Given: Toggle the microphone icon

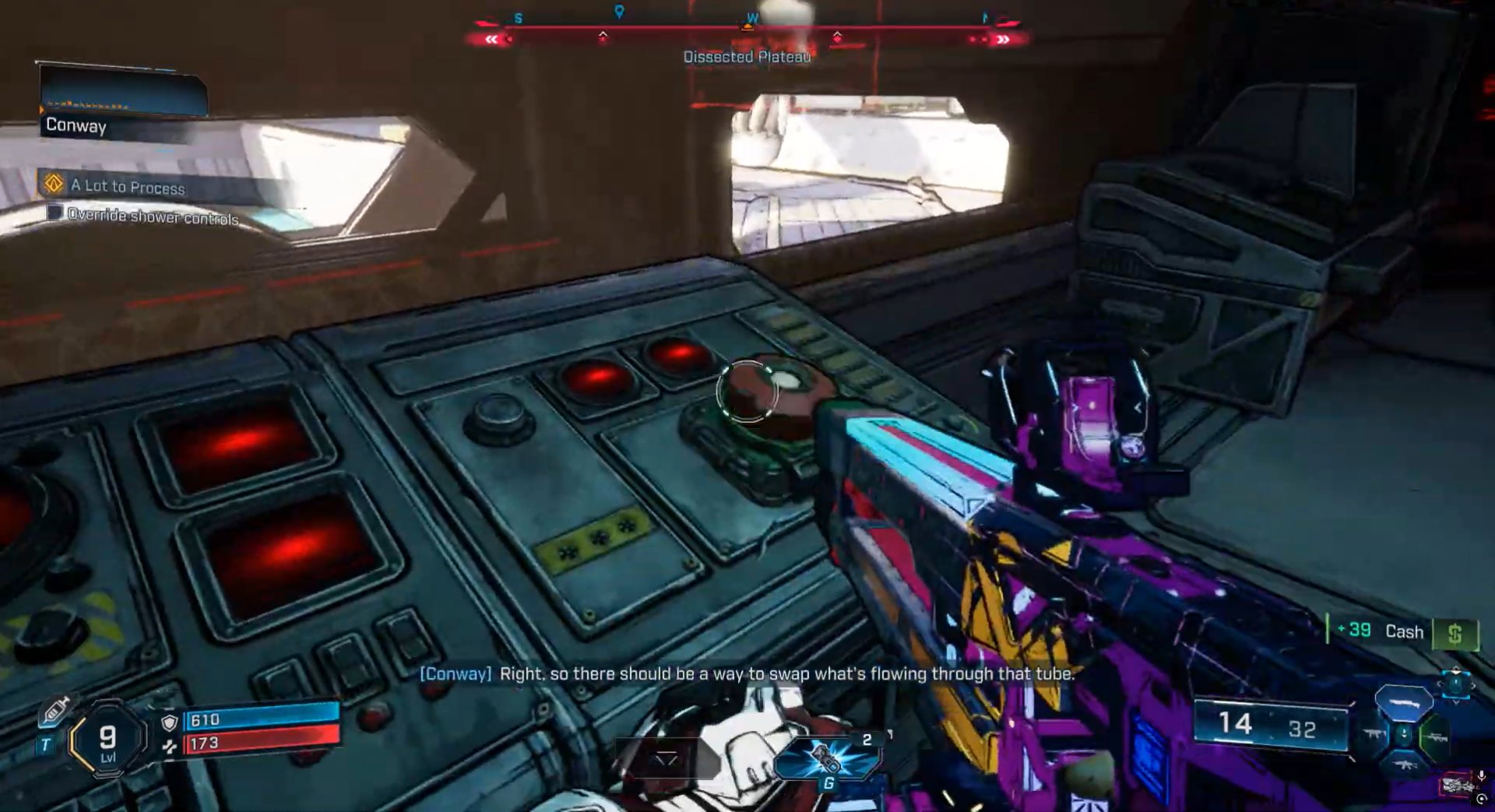Looking at the screenshot, I should pos(1481,775).
